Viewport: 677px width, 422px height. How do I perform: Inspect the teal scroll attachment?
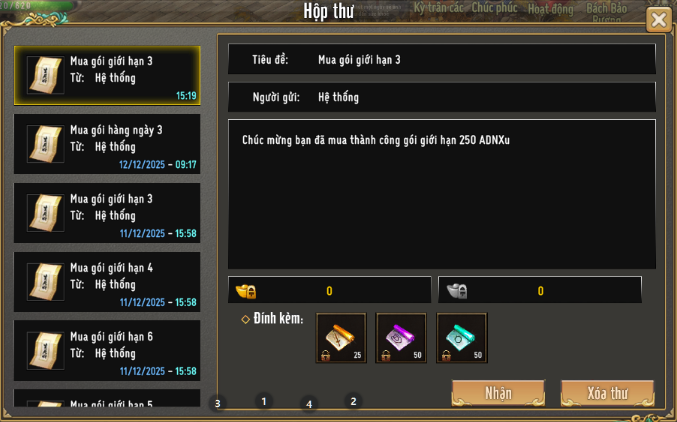point(462,338)
